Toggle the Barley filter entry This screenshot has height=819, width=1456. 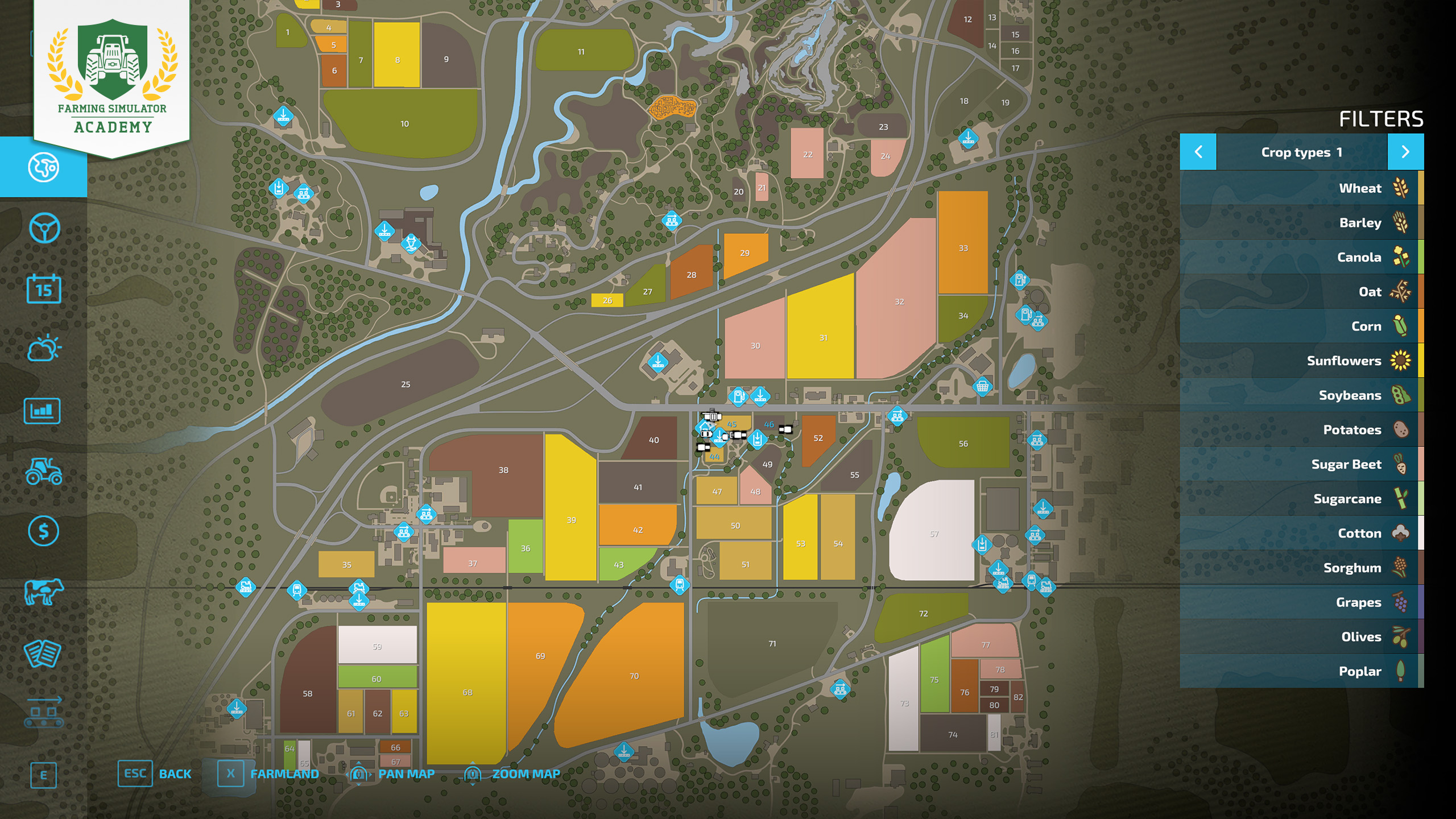point(1301,223)
